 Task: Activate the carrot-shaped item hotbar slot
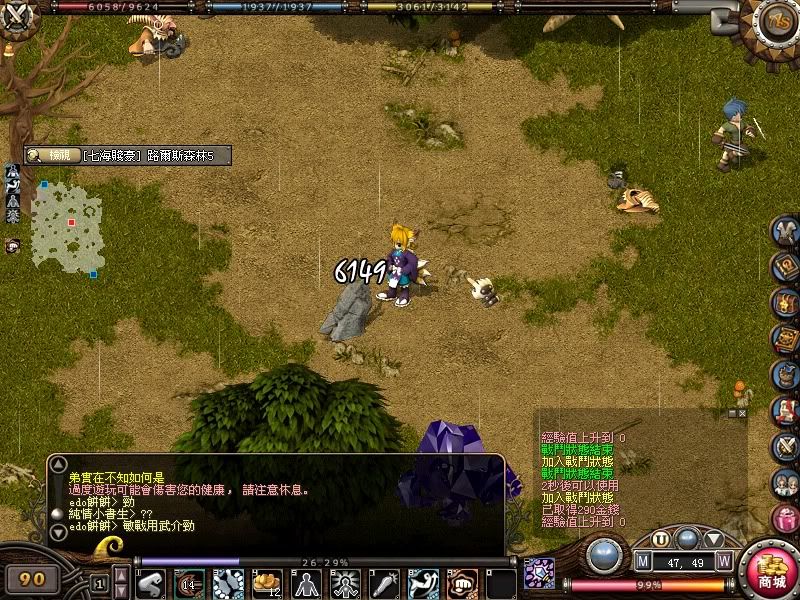click(x=384, y=583)
